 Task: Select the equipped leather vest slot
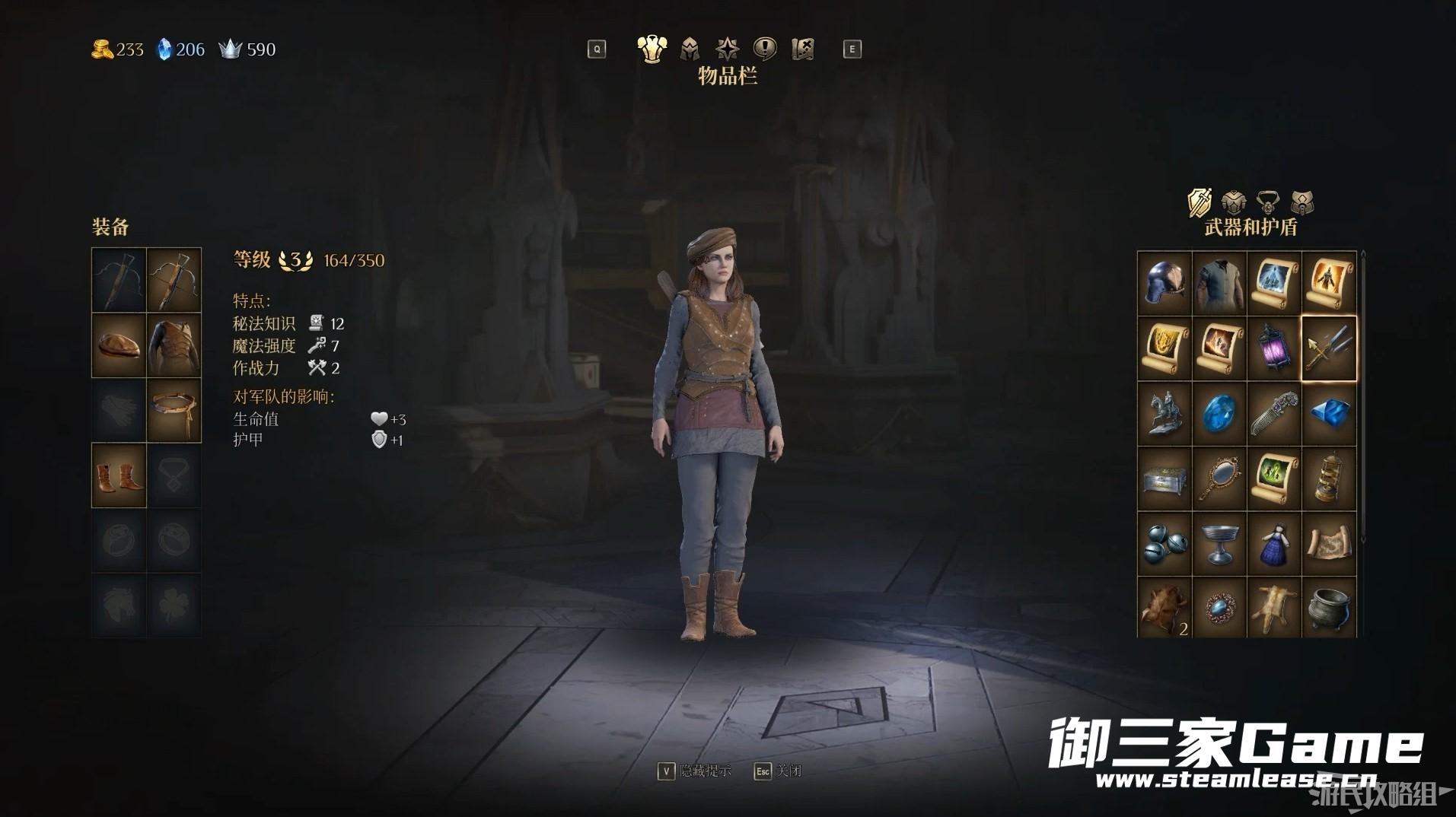click(174, 345)
